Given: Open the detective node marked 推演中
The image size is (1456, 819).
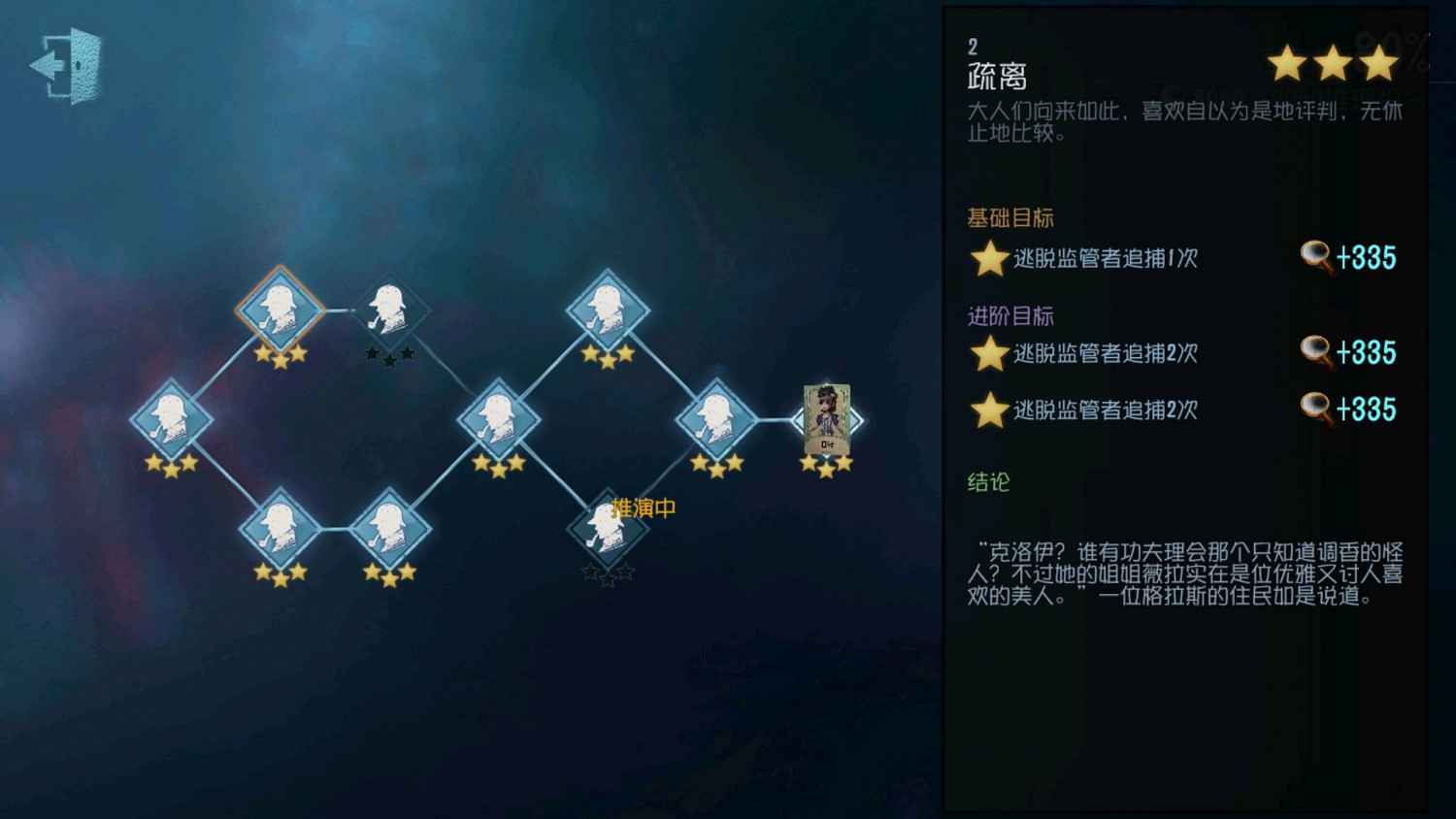Looking at the screenshot, I should 609,529.
